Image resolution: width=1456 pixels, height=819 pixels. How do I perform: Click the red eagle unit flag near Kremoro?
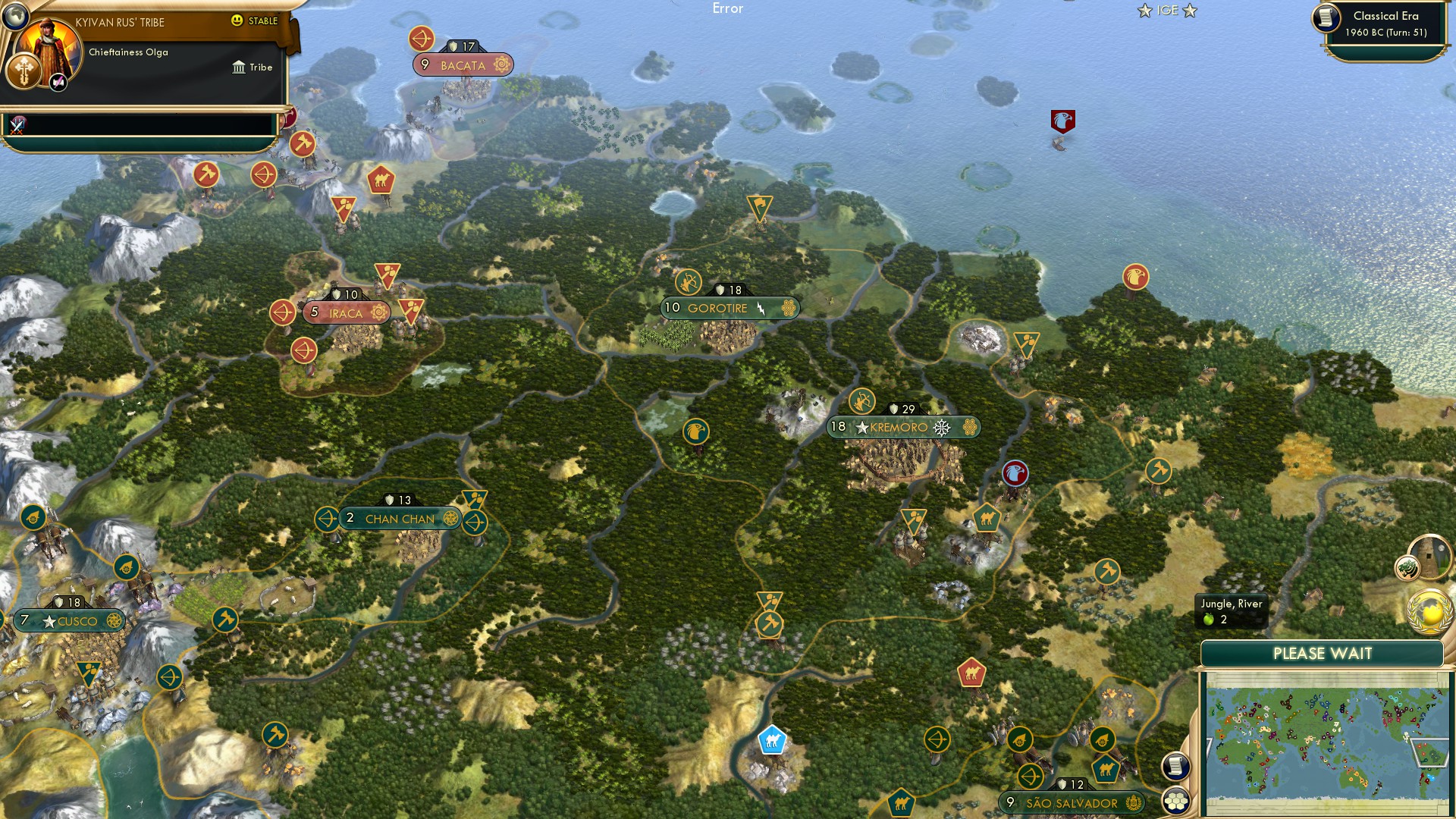point(1014,472)
